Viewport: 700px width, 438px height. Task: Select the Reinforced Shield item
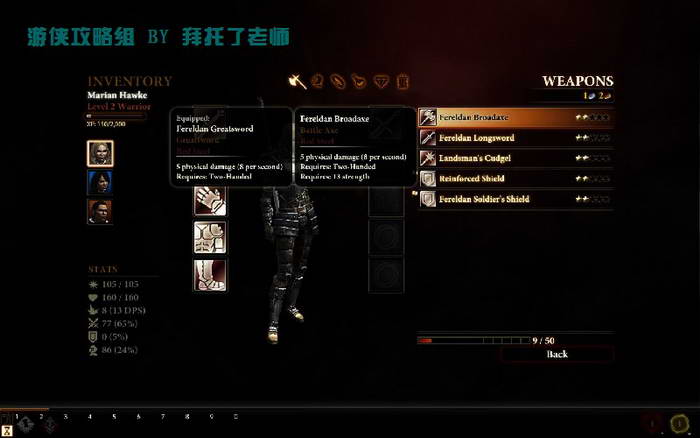pos(515,179)
